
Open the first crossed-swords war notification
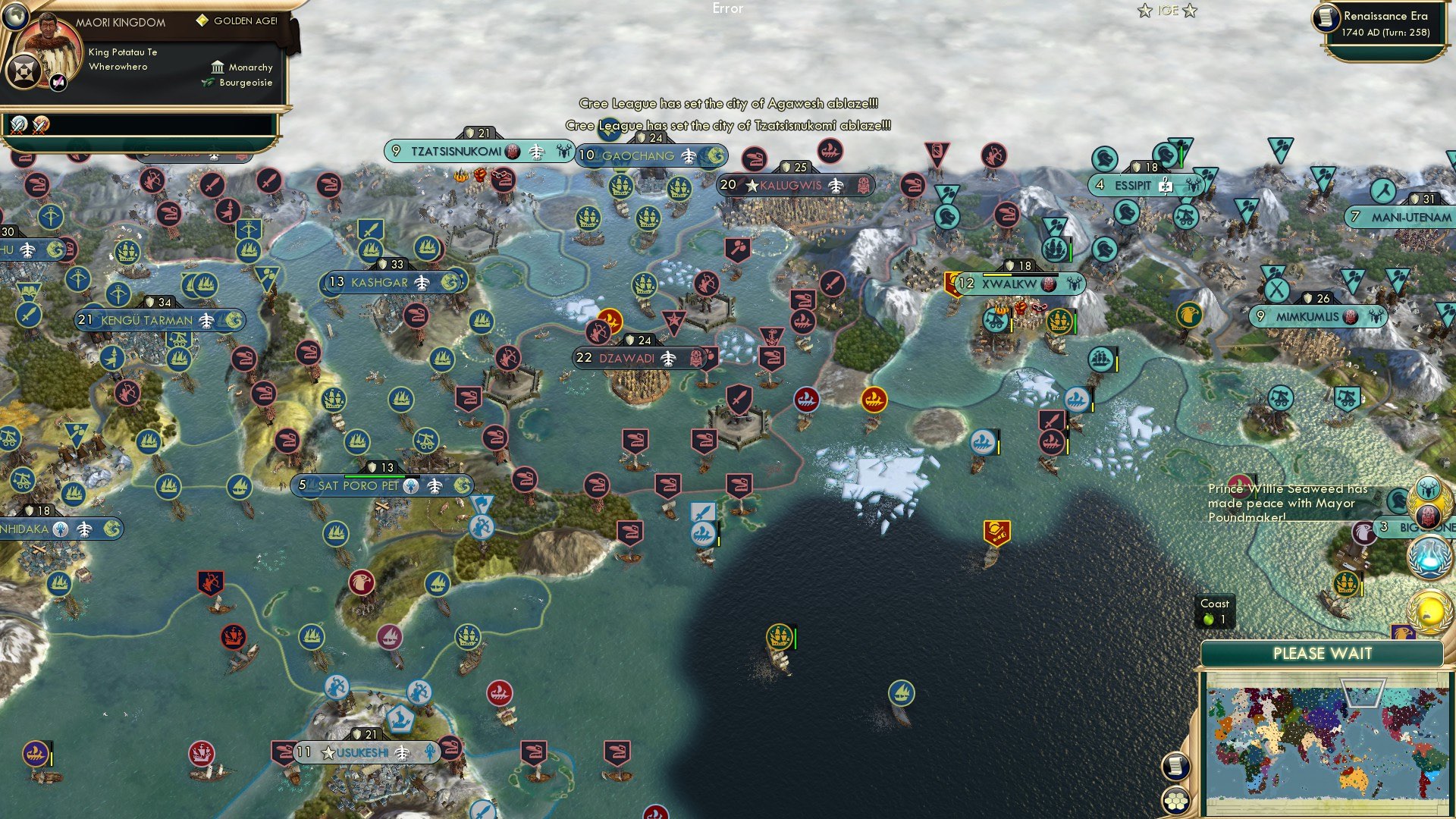(18, 126)
